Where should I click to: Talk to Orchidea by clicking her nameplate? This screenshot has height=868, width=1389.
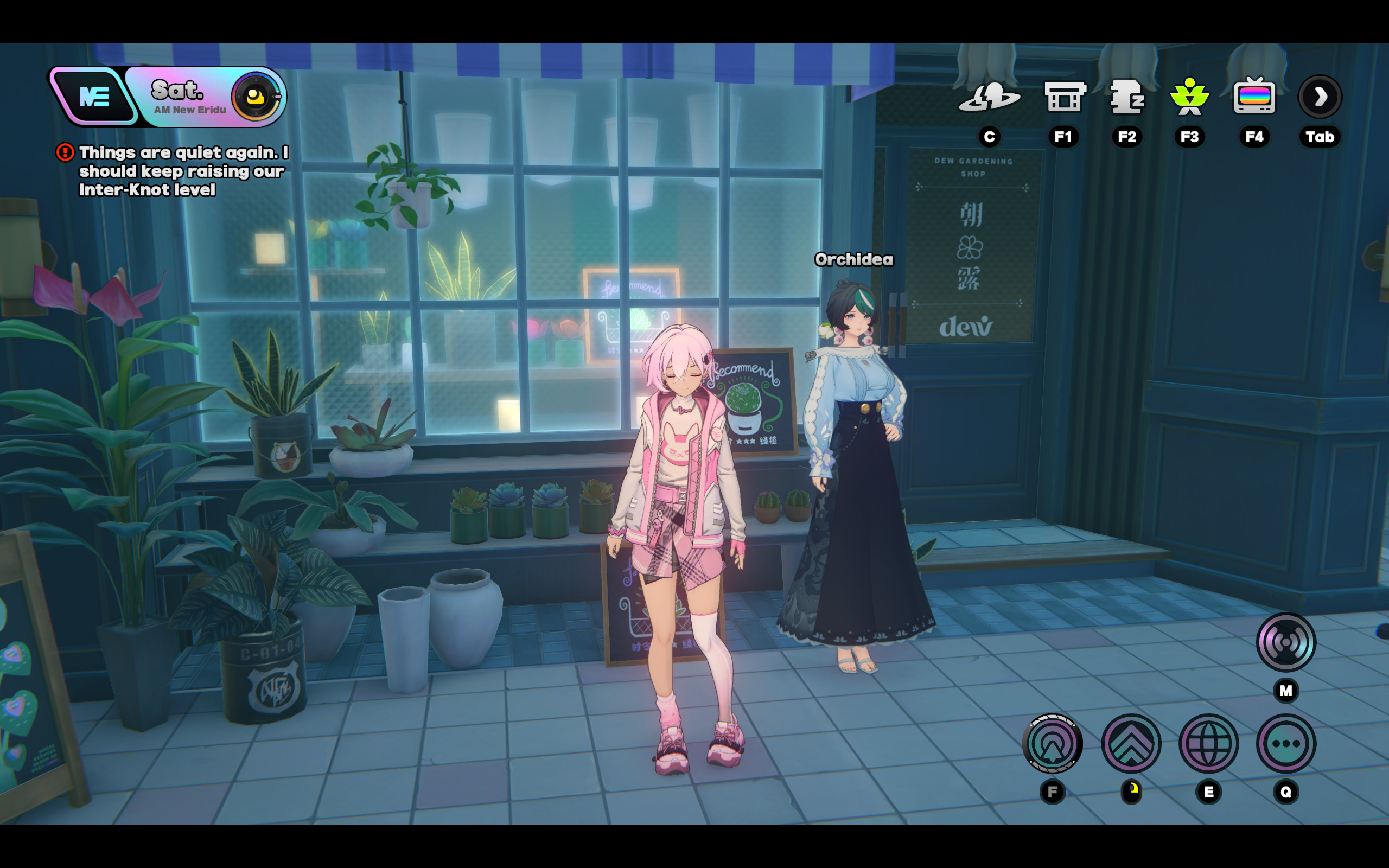click(x=854, y=259)
